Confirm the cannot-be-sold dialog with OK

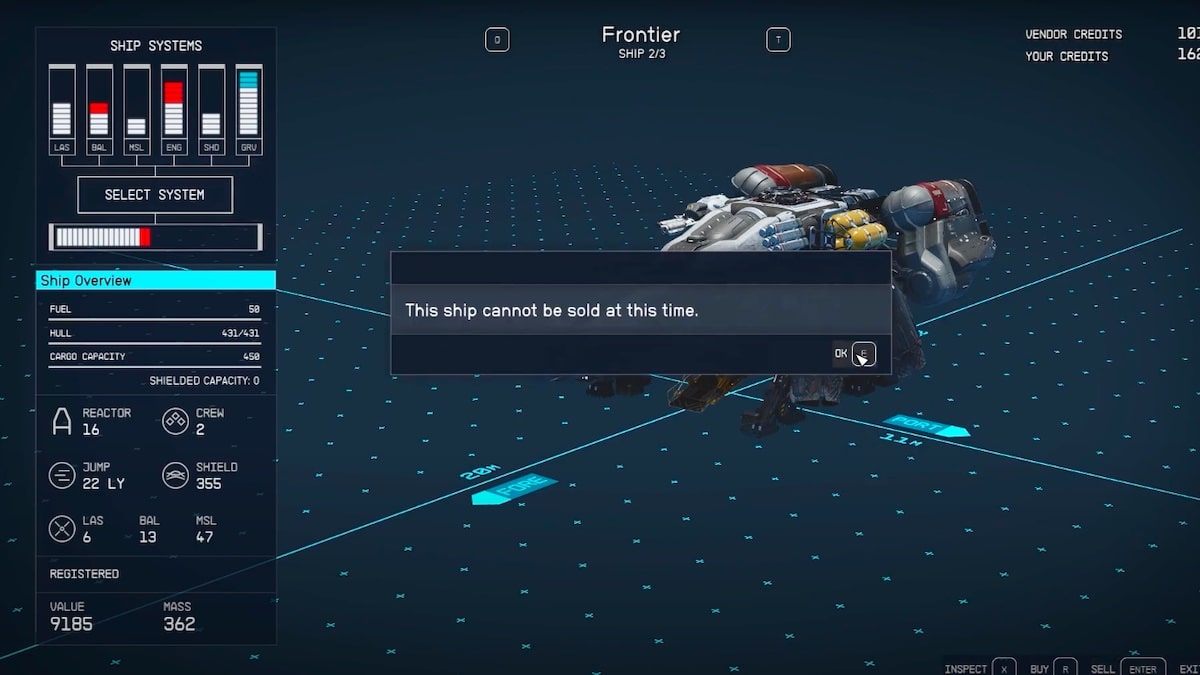click(x=853, y=353)
